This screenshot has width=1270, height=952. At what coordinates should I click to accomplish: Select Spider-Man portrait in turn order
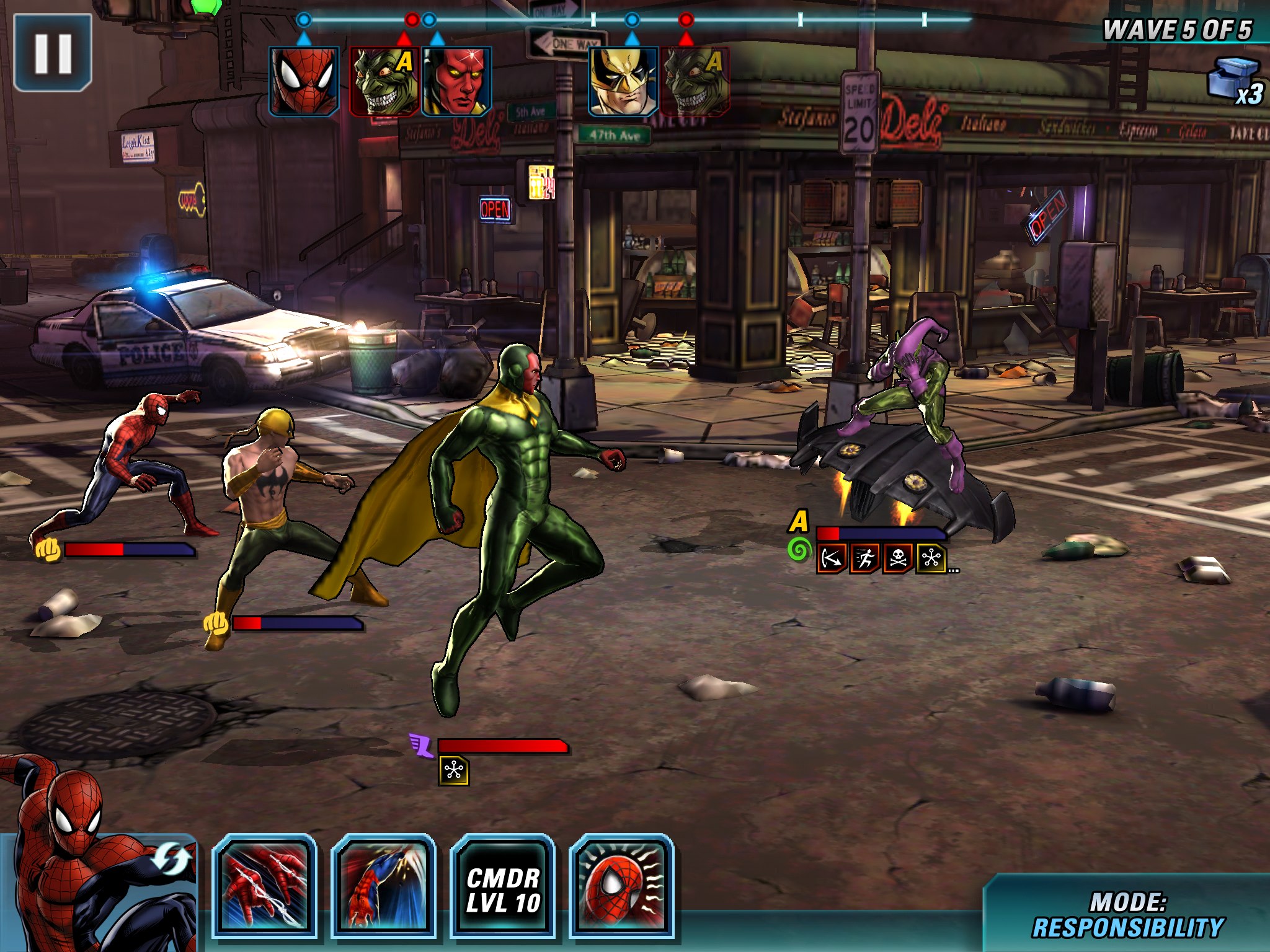pos(304,81)
